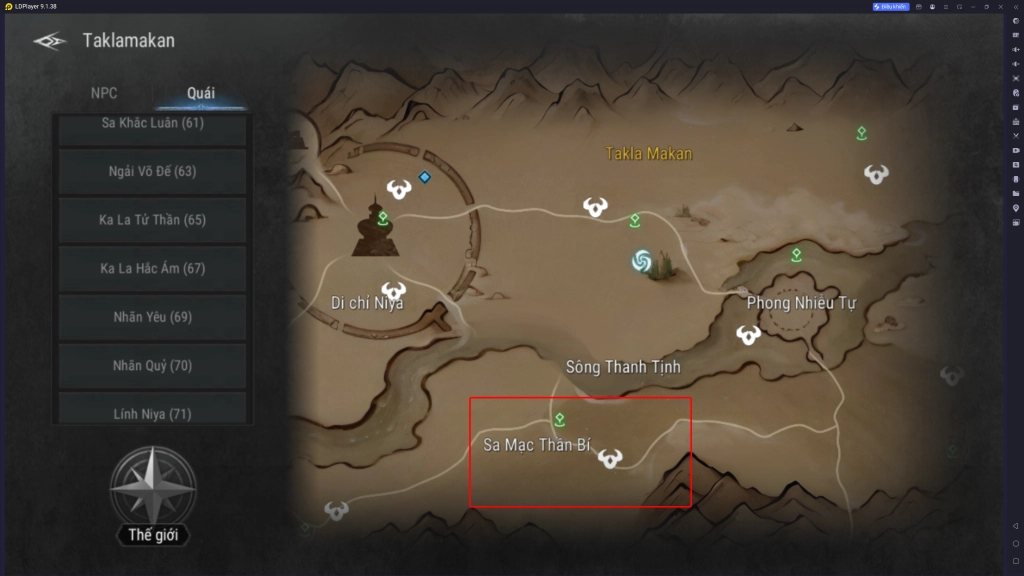Choose monster skull marker at Sa Mạc Thần Bí
This screenshot has width=1024, height=576.
click(x=610, y=458)
